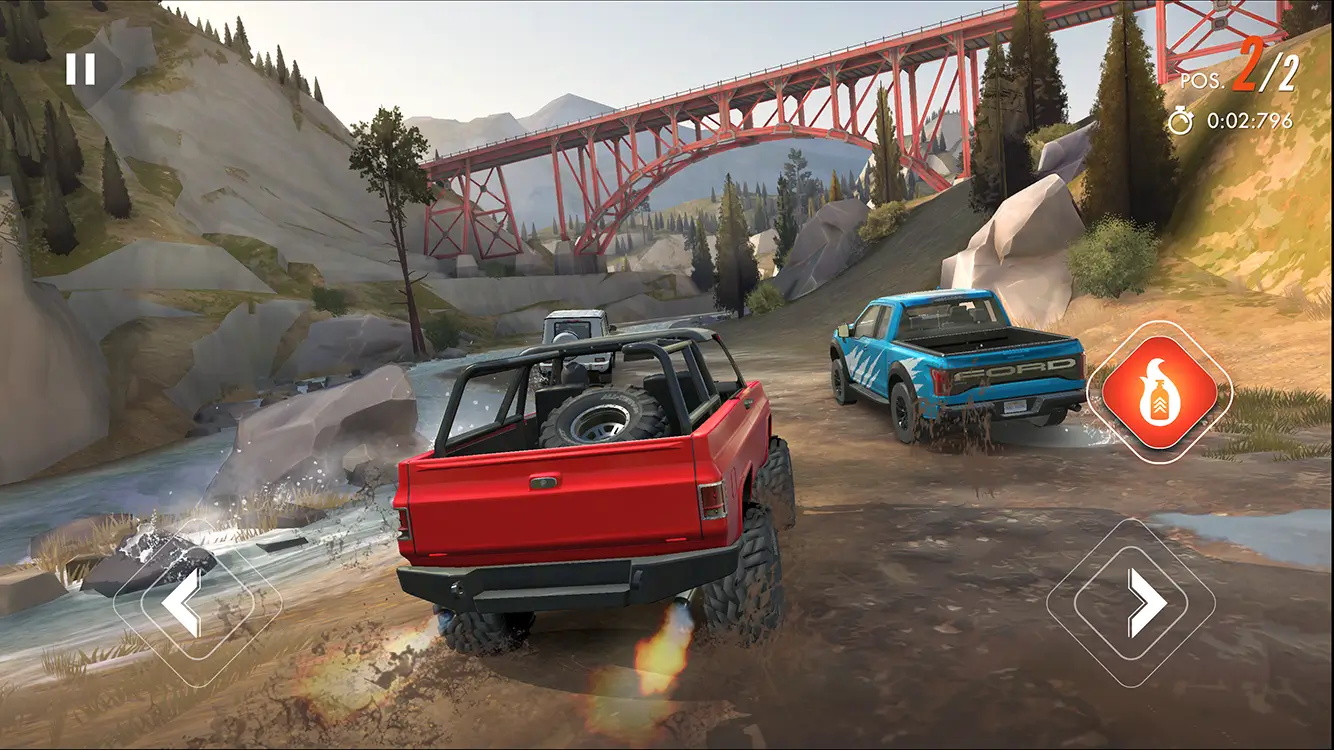1334x750 pixels.
Task: Pause the race
Action: point(82,68)
